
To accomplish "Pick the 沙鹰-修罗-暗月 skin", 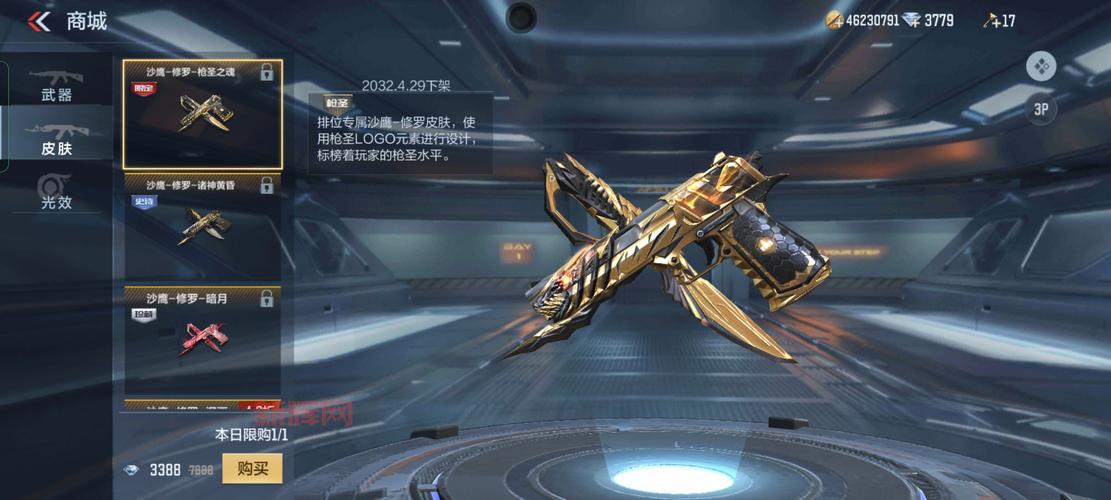I will [x=202, y=338].
